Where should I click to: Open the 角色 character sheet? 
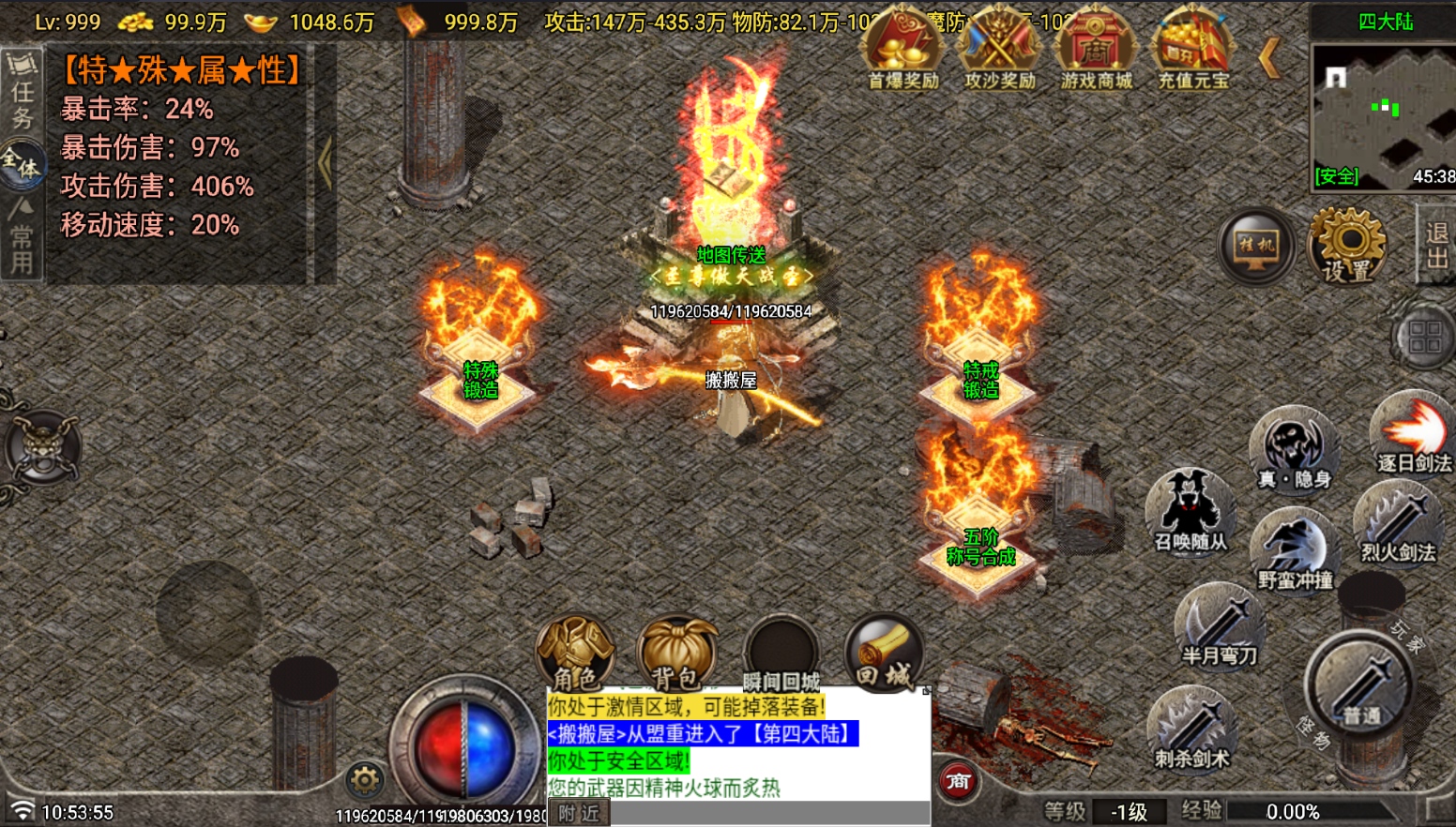click(x=574, y=654)
